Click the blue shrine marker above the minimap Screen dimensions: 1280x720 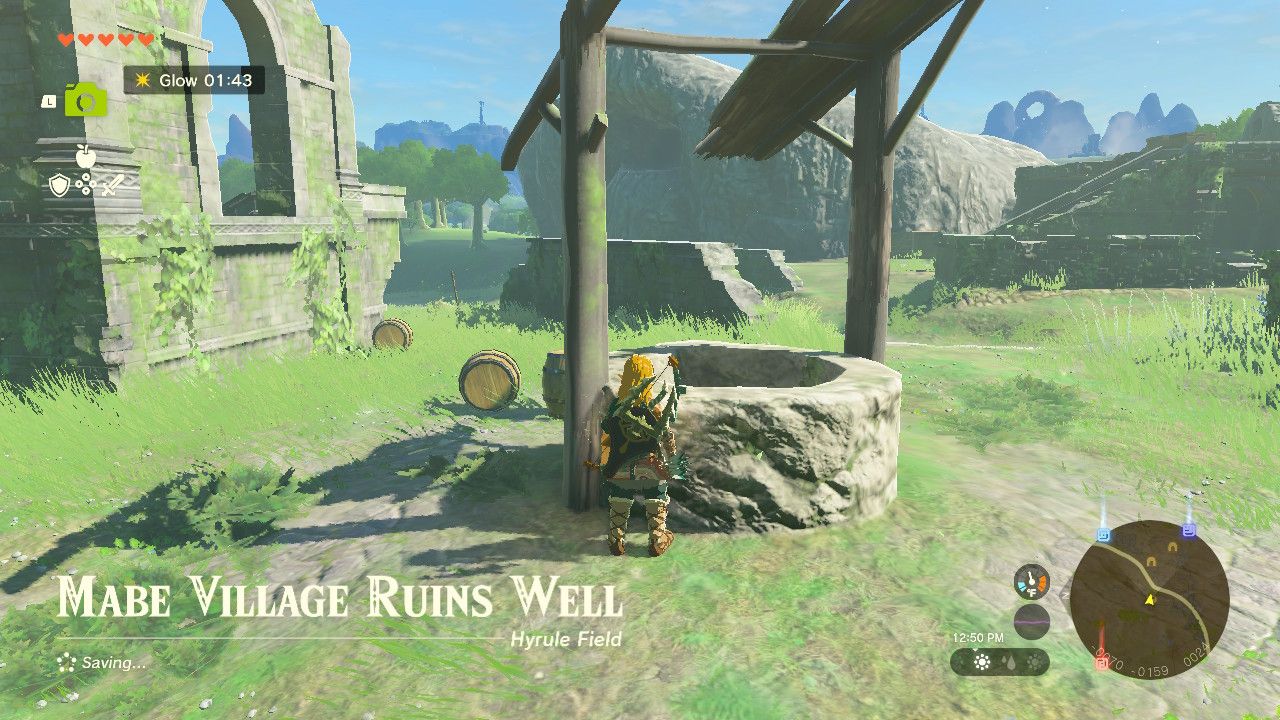coord(1103,533)
